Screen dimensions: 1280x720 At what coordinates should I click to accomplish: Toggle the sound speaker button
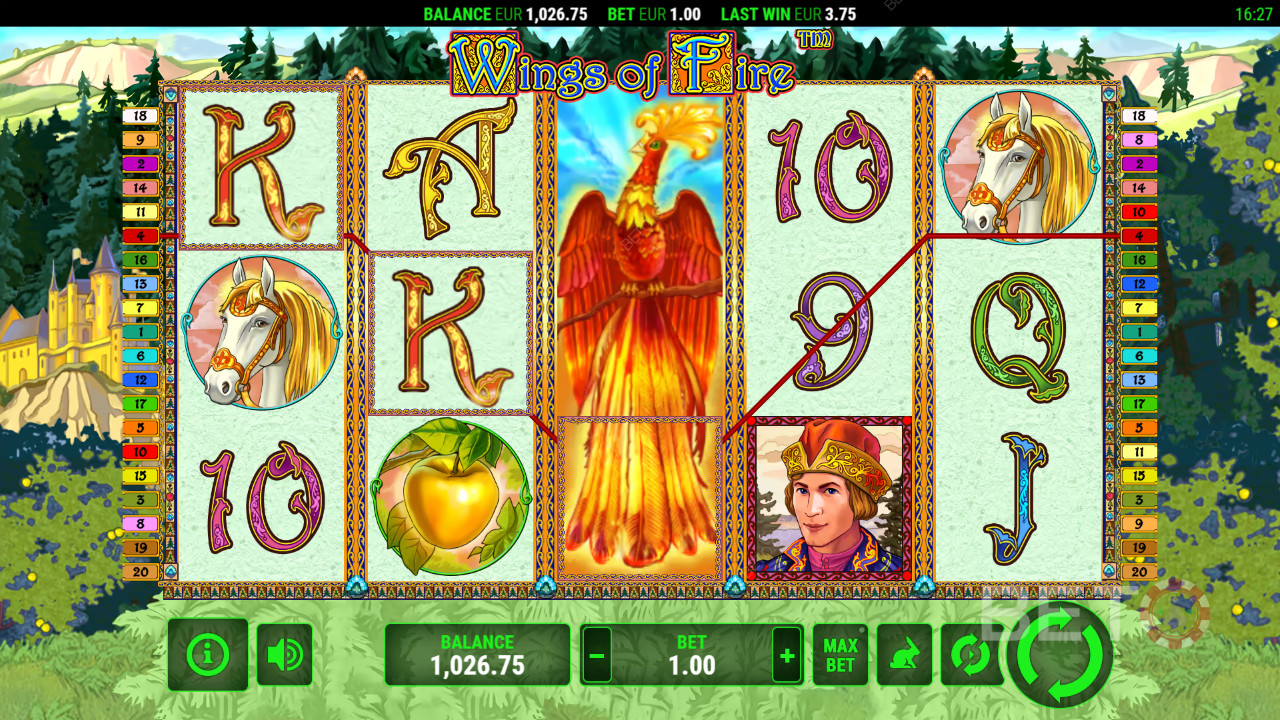pyautogui.click(x=285, y=655)
